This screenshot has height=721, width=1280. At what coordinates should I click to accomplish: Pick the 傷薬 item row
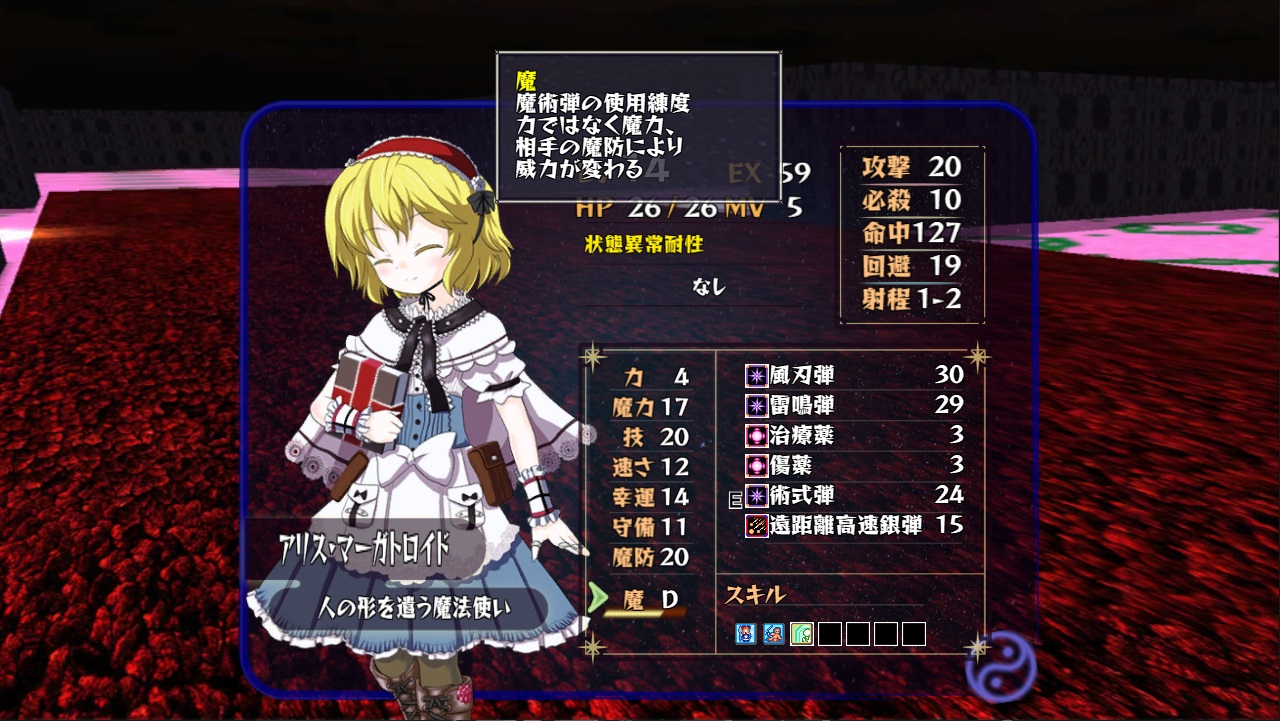853,465
